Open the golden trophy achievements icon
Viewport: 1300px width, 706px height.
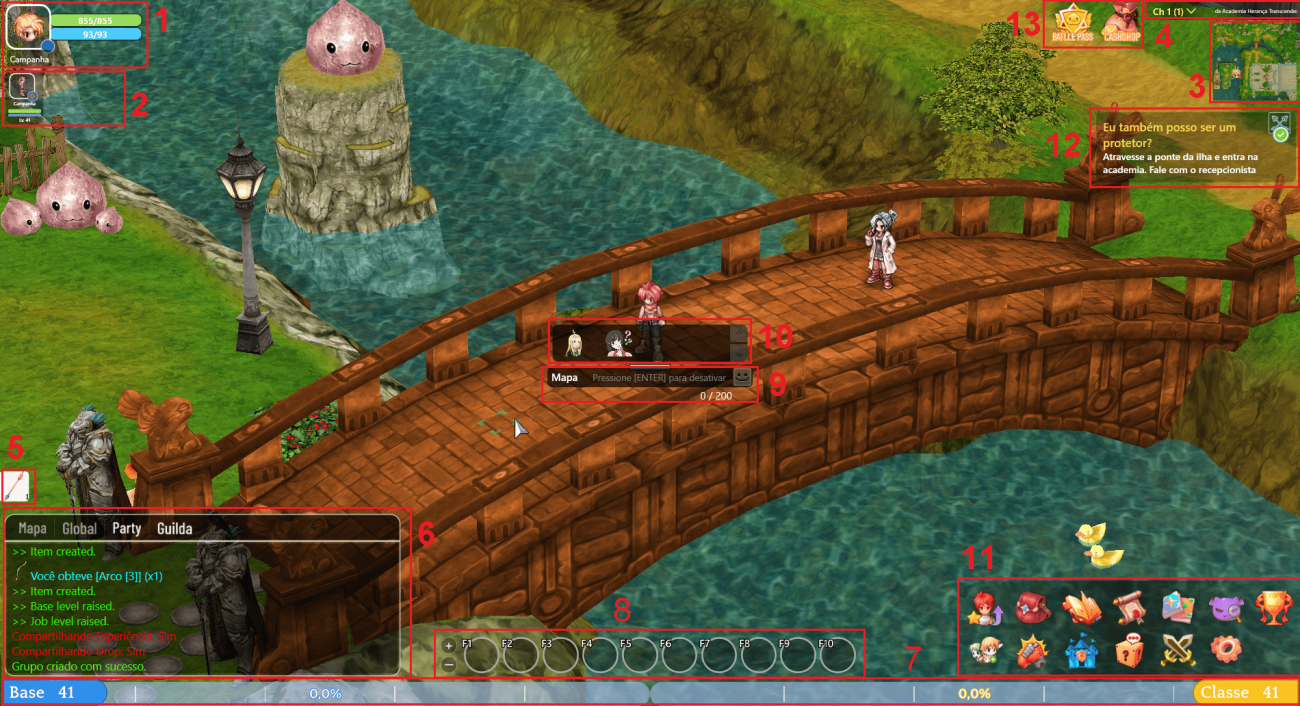pos(1274,607)
